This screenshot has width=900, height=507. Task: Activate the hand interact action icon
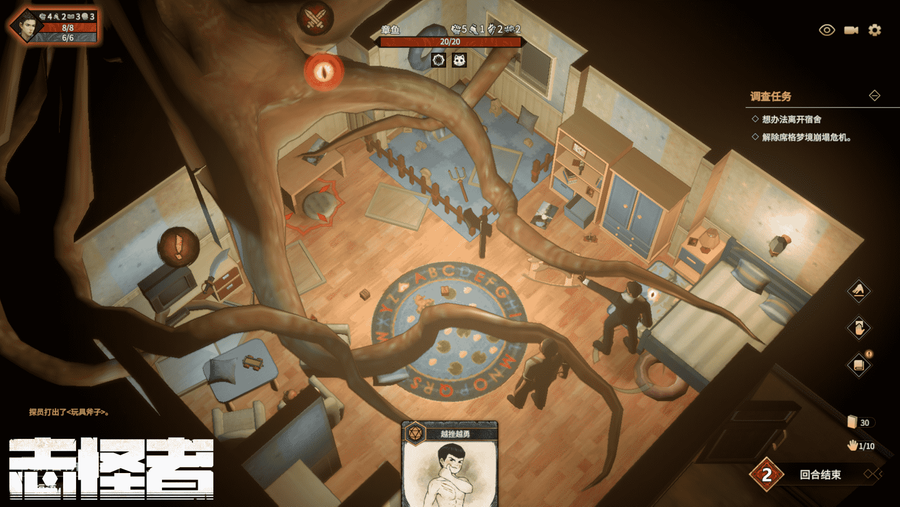click(858, 328)
